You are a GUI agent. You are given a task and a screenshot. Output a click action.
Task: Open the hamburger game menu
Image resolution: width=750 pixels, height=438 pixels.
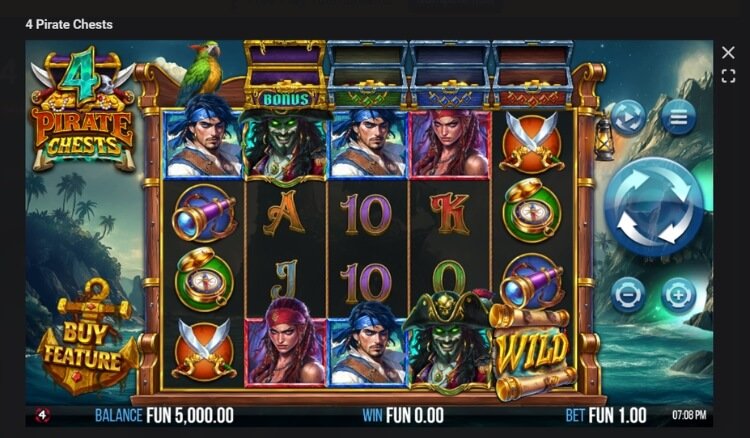[x=678, y=117]
